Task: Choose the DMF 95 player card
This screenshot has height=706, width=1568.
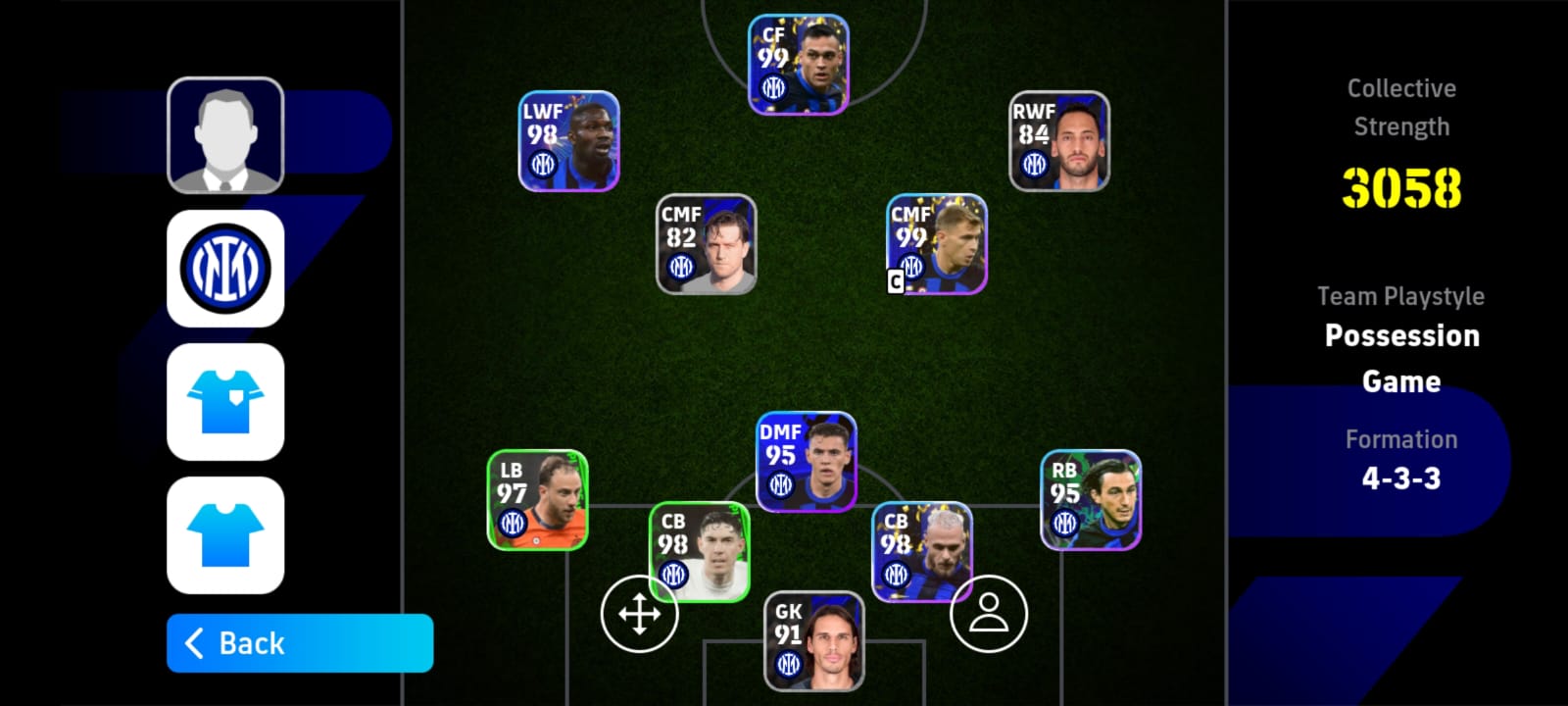Action: point(806,462)
